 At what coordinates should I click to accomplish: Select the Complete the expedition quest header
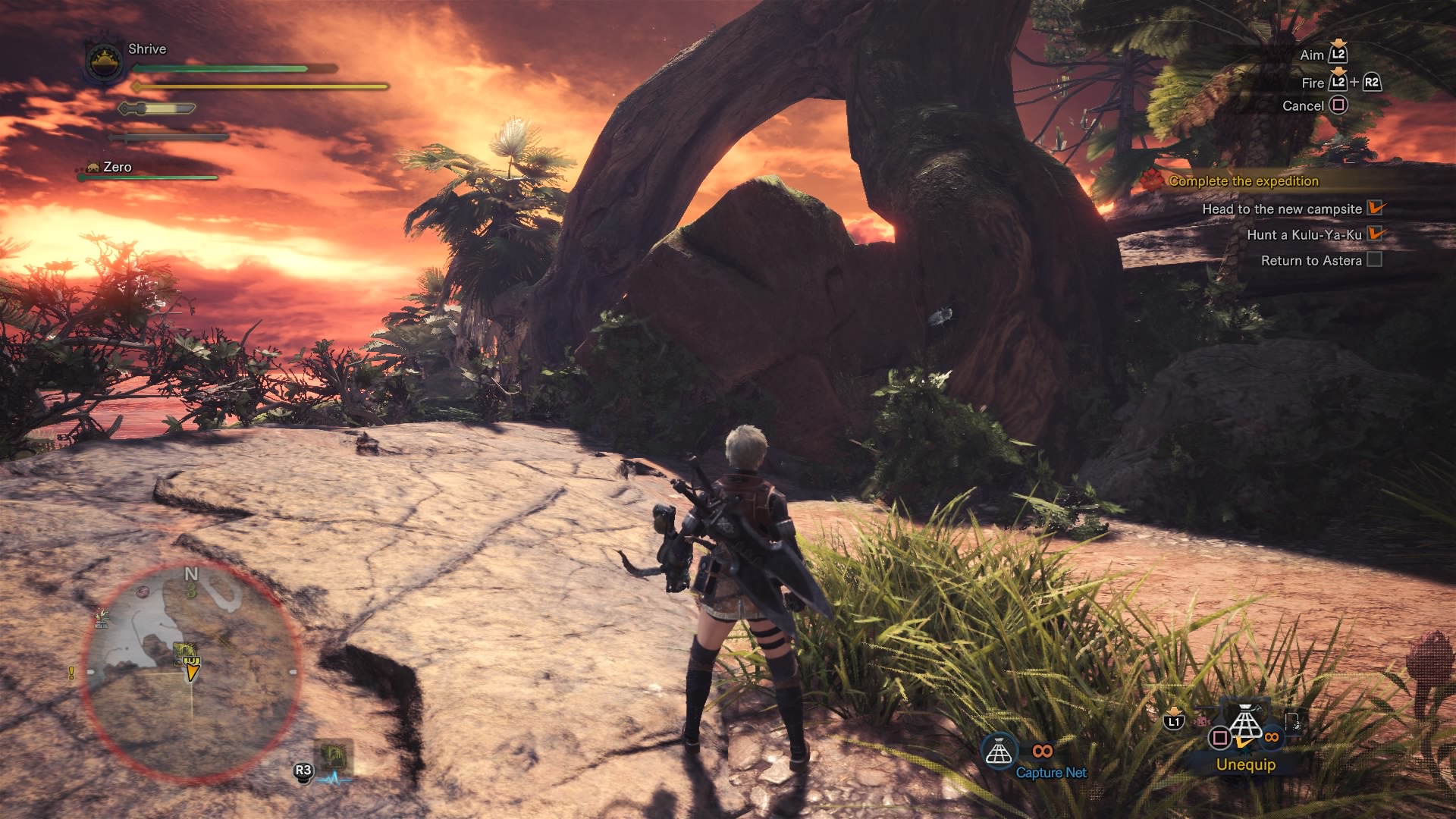pos(1243,181)
